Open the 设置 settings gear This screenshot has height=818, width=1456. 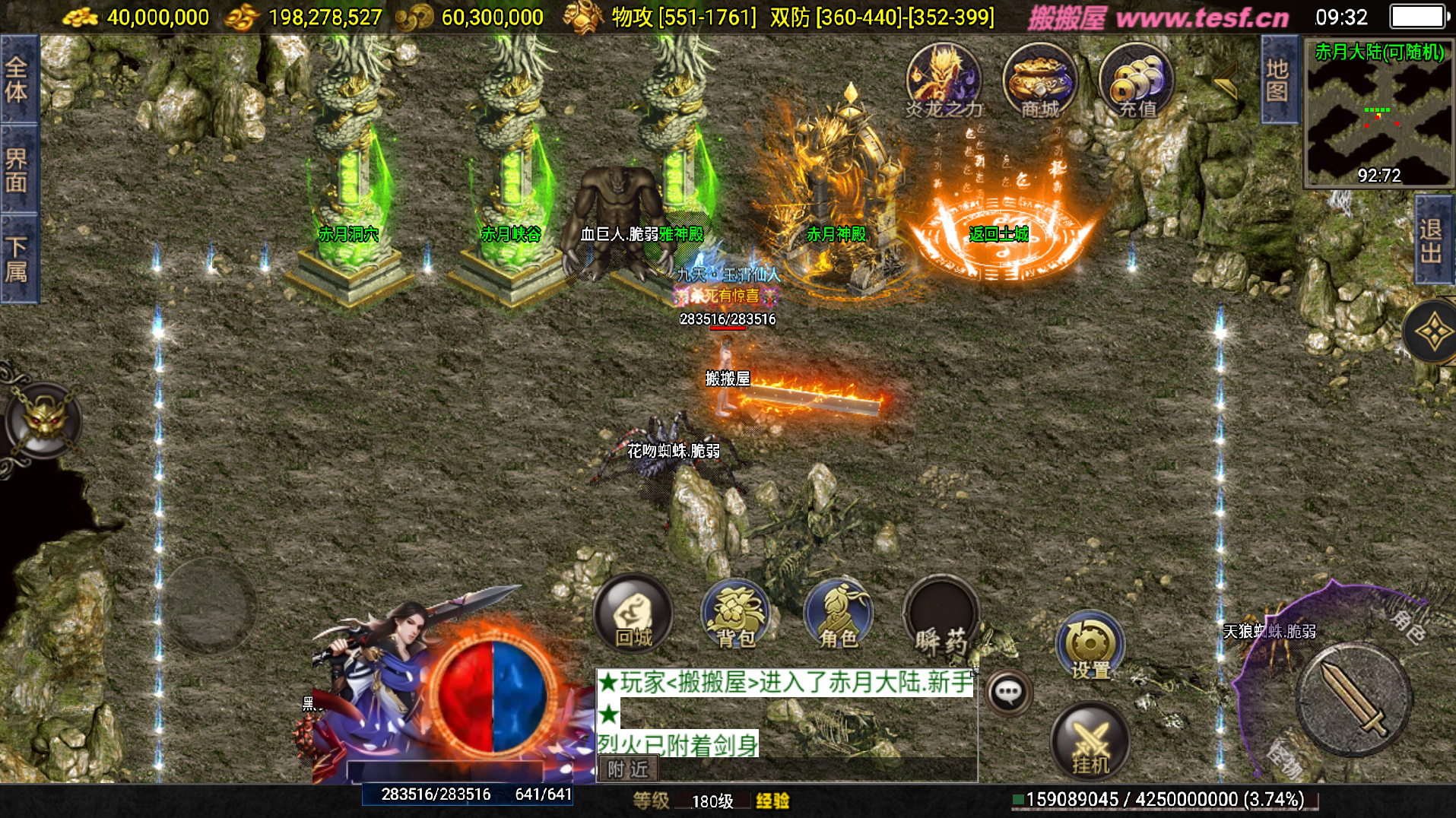[1090, 645]
